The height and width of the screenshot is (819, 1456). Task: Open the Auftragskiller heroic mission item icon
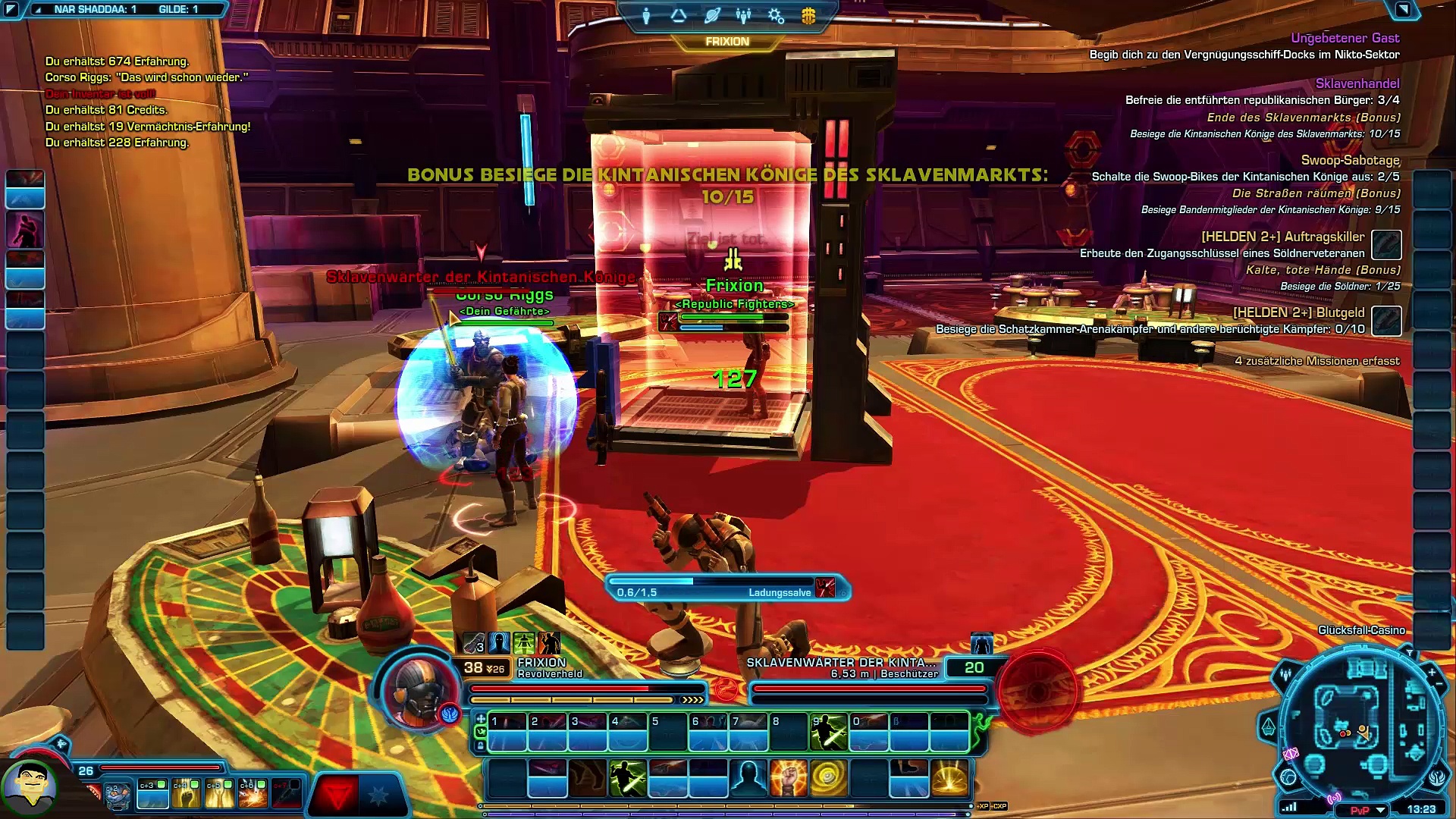[x=1386, y=244]
